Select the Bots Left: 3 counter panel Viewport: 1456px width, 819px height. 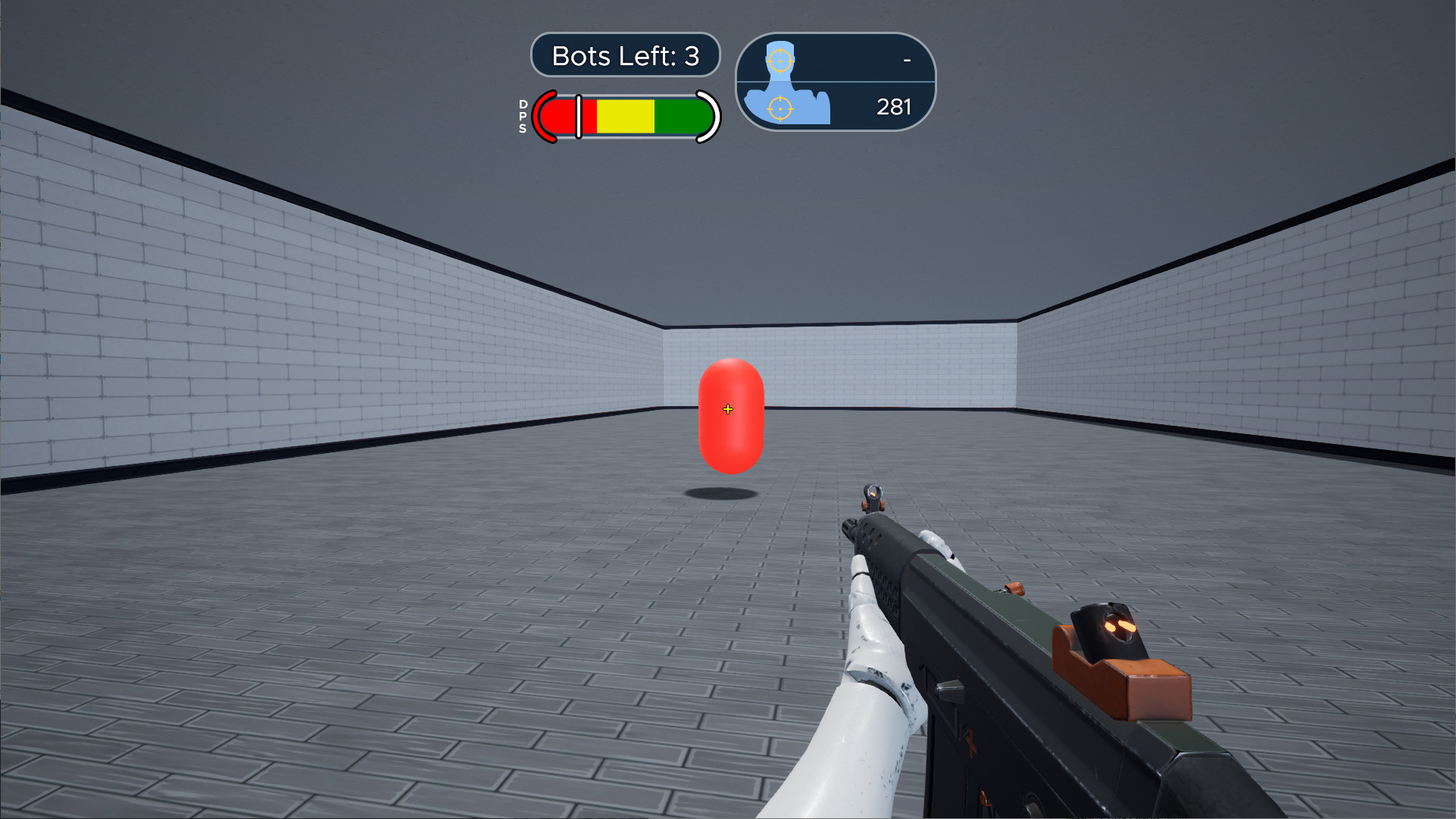point(625,55)
